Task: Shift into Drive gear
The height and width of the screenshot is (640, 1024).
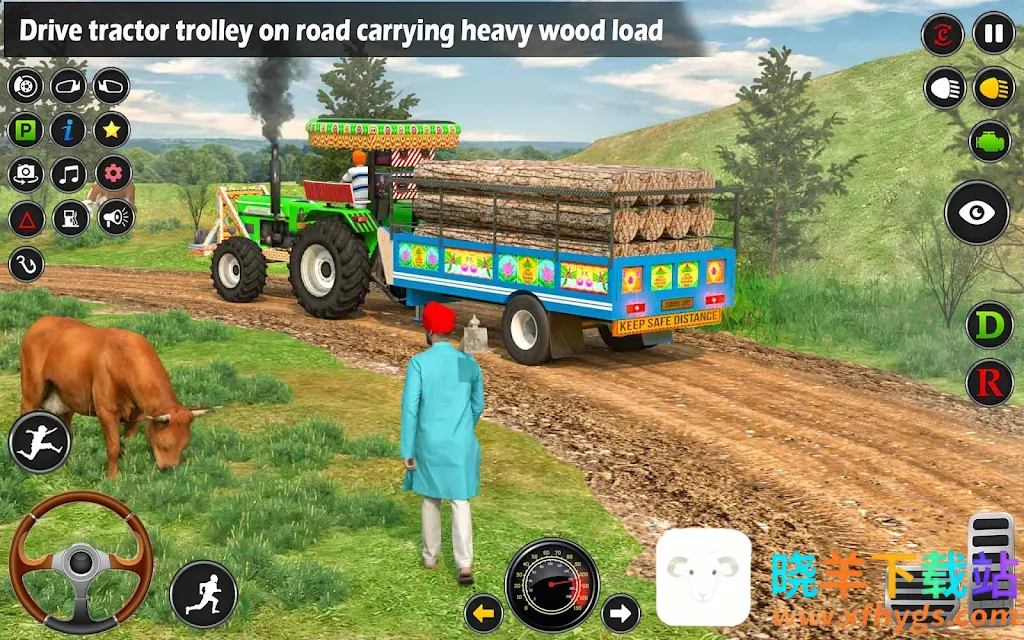Action: pos(989,326)
